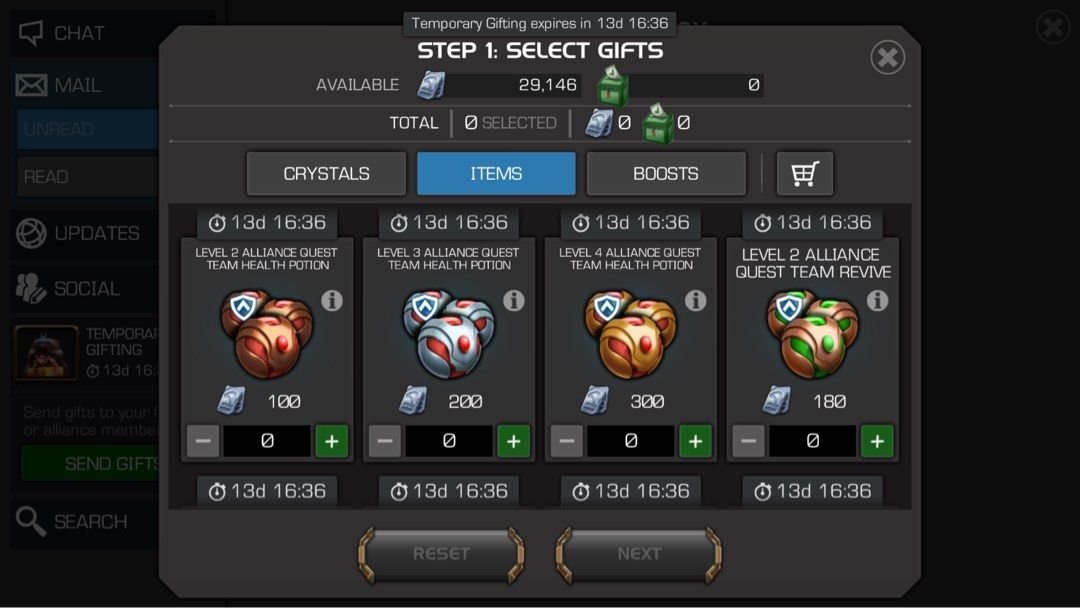View Level 3 Team Health Potion info

tap(514, 300)
